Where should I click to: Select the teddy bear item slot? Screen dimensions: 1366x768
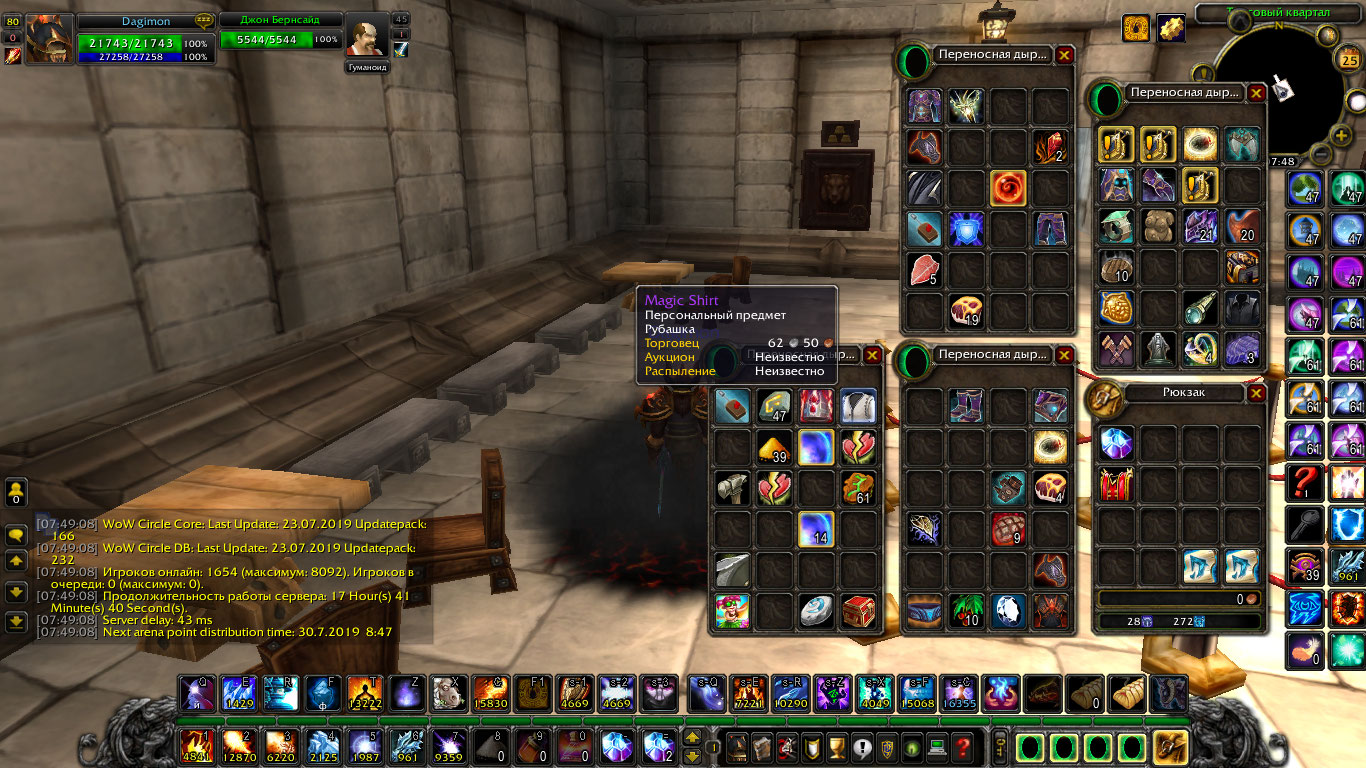(1159, 226)
